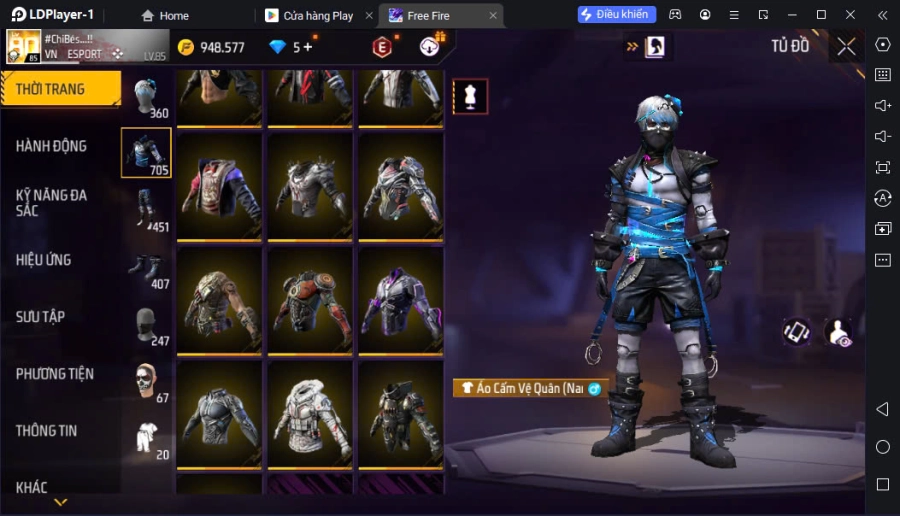
Task: Select the head accessory subcategory showing 360
Action: coord(146,97)
